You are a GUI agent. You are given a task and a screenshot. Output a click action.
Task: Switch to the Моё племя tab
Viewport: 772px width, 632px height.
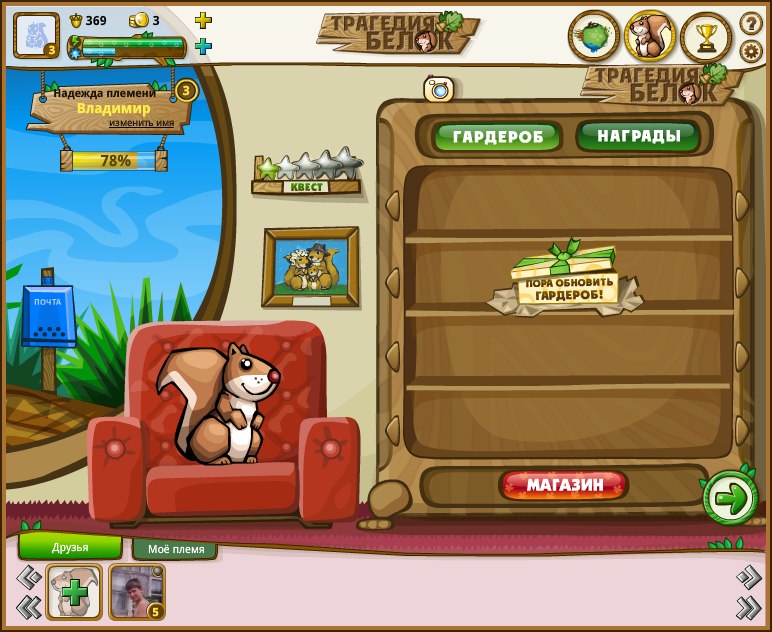[x=176, y=549]
